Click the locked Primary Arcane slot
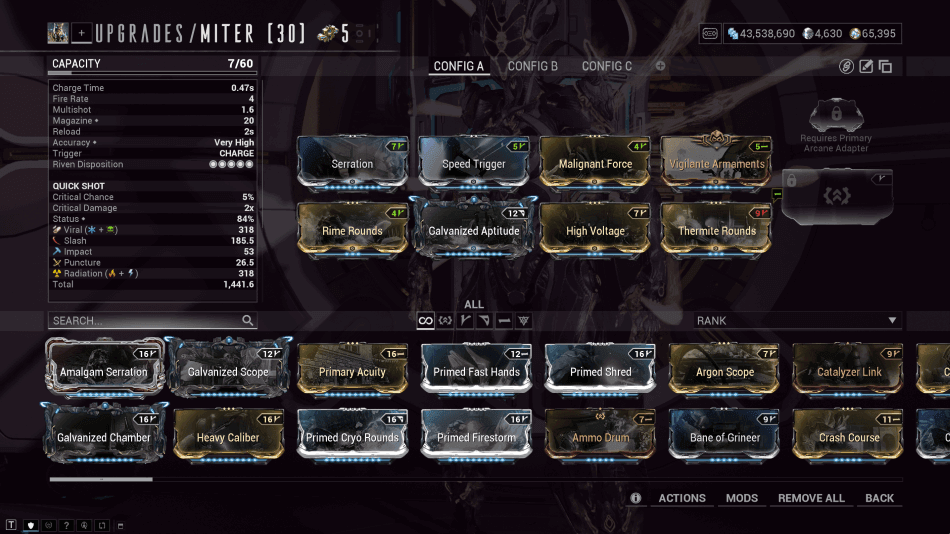This screenshot has width=950, height=534. click(835, 198)
